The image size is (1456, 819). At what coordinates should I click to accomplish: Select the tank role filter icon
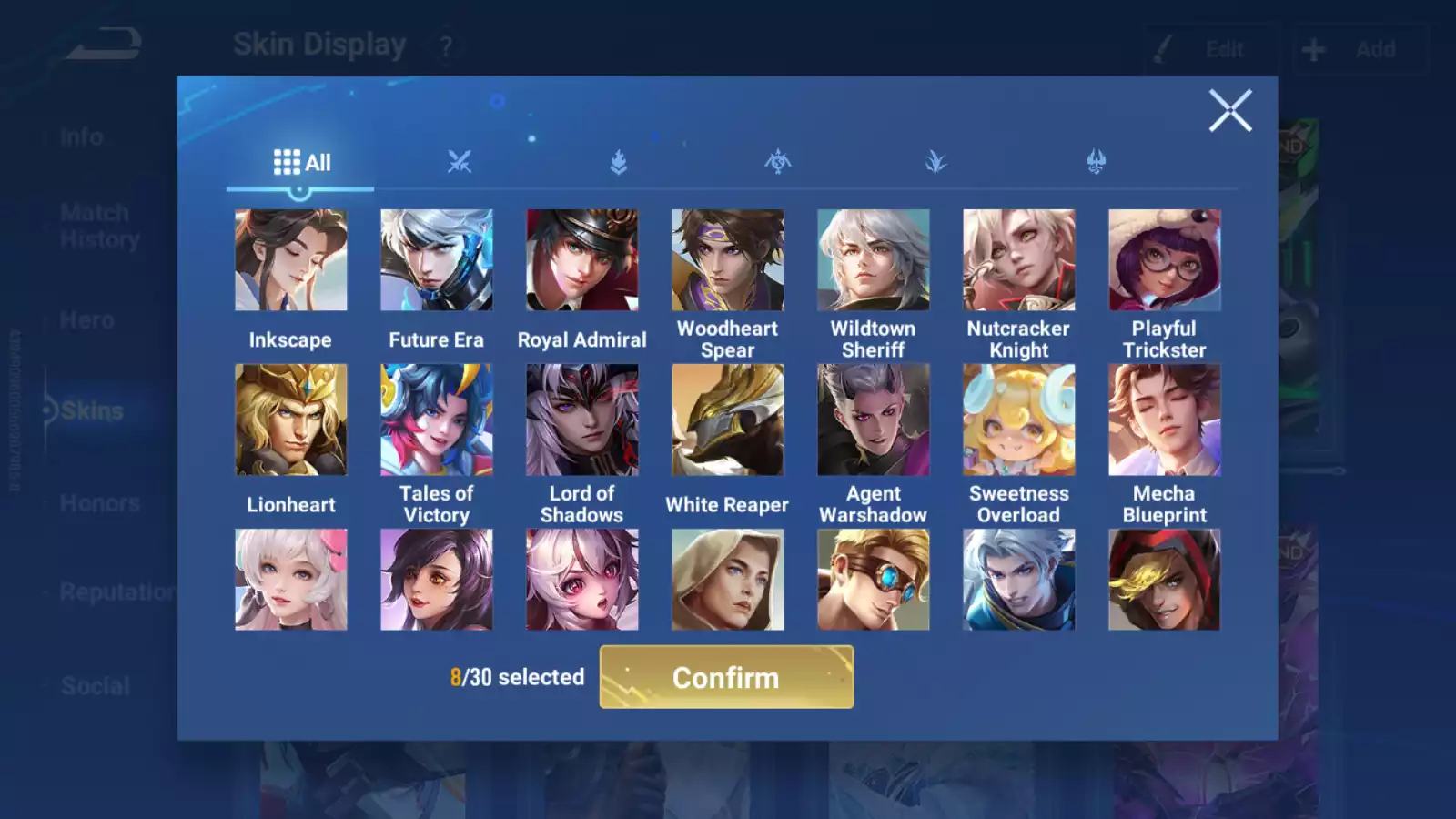click(618, 161)
